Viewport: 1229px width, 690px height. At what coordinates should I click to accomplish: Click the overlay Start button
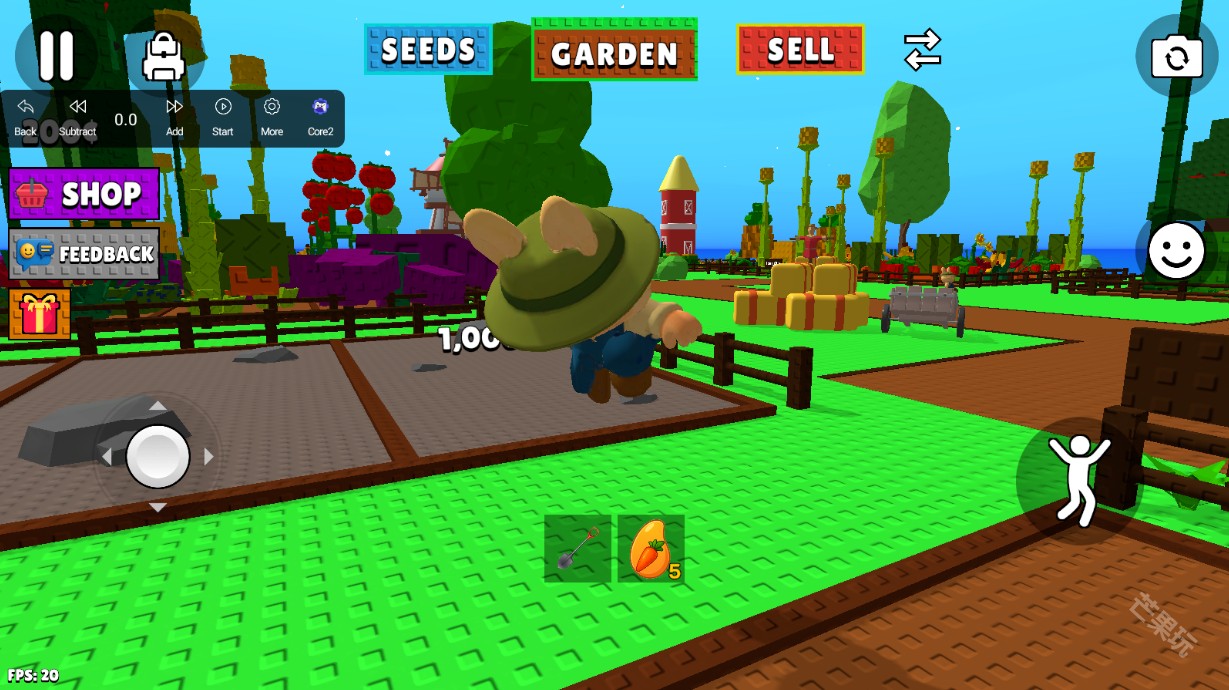click(x=223, y=116)
